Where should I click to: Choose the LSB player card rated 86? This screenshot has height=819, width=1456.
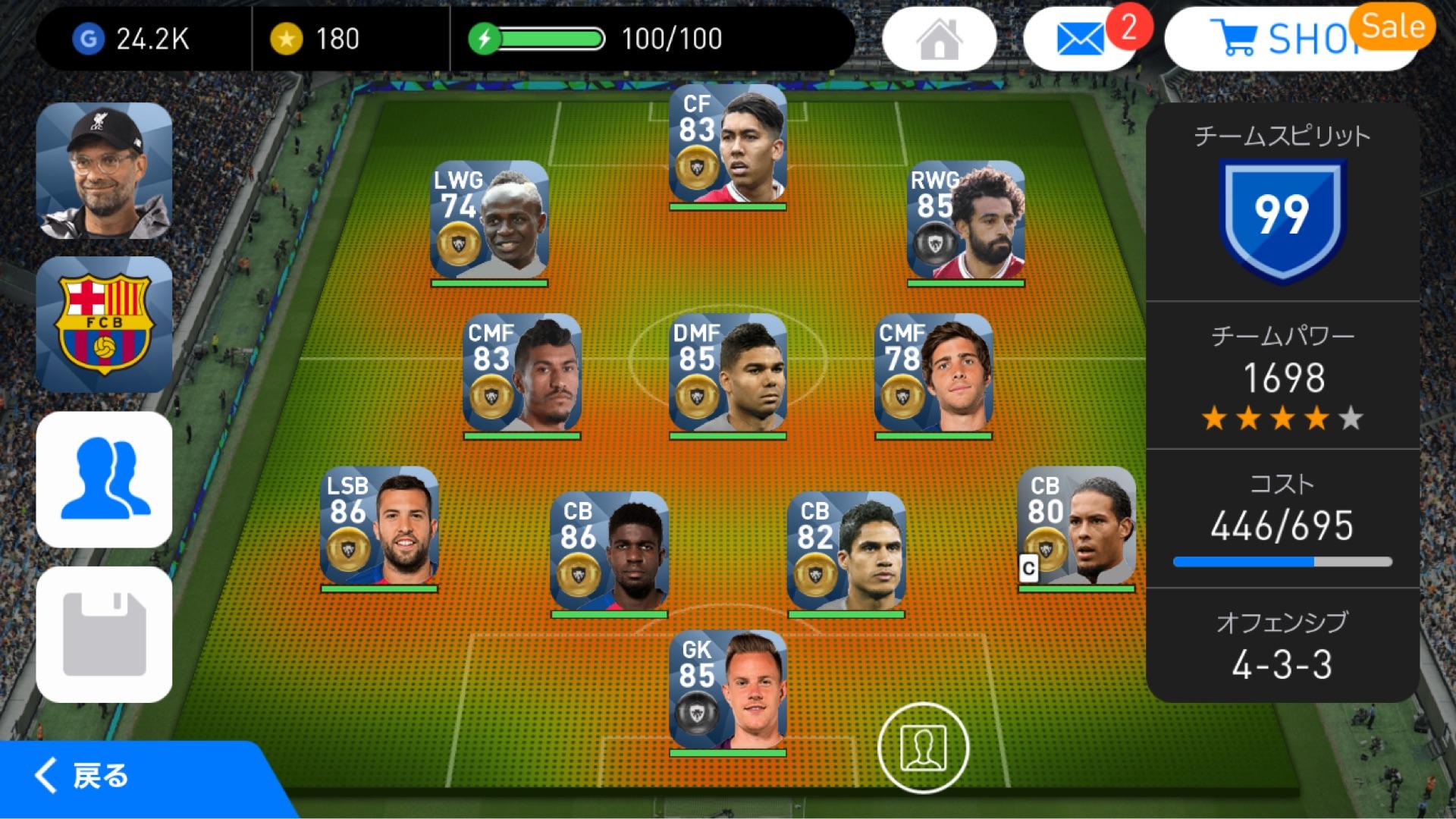coord(379,527)
